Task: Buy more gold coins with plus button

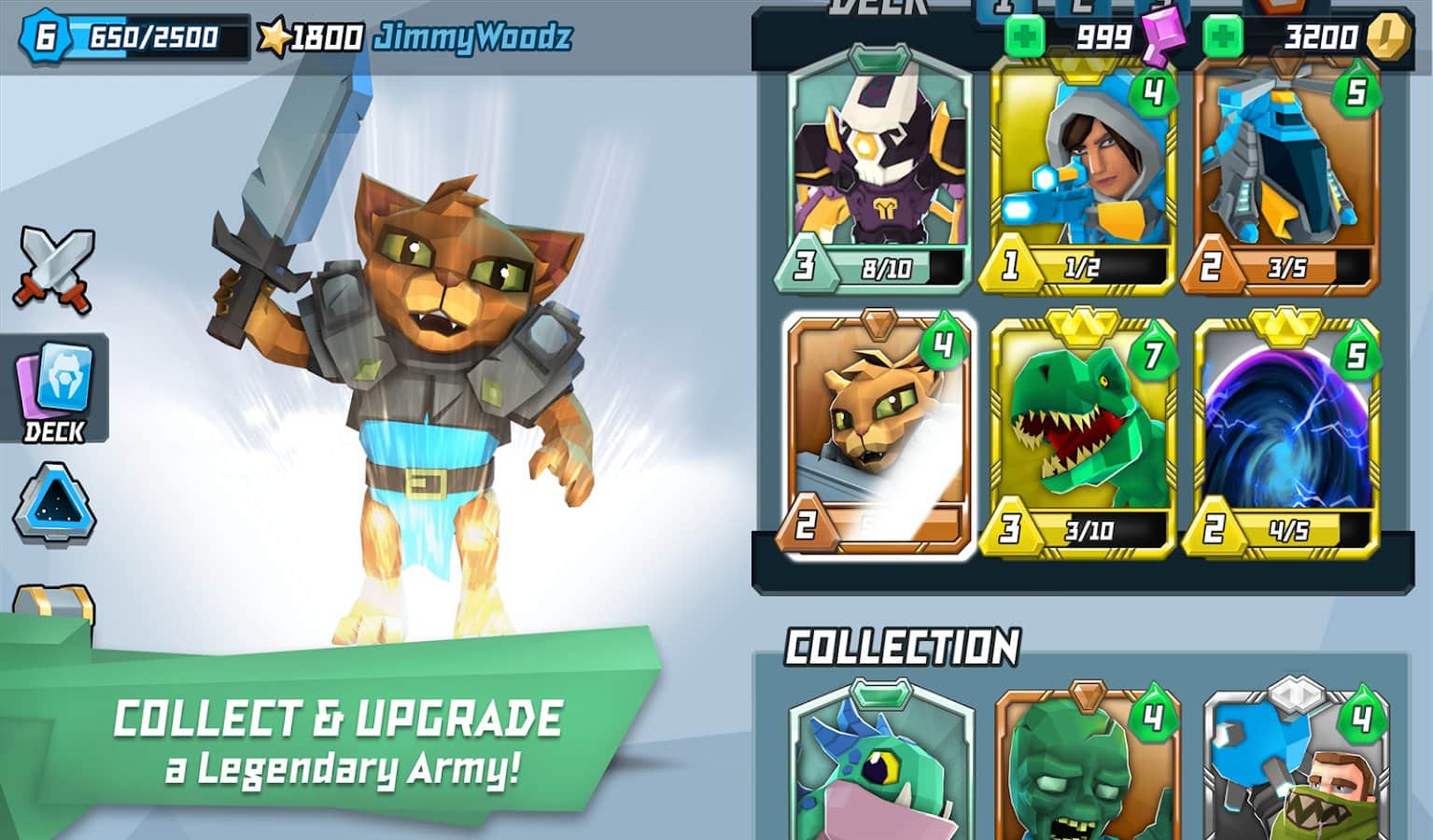Action: point(1223,38)
